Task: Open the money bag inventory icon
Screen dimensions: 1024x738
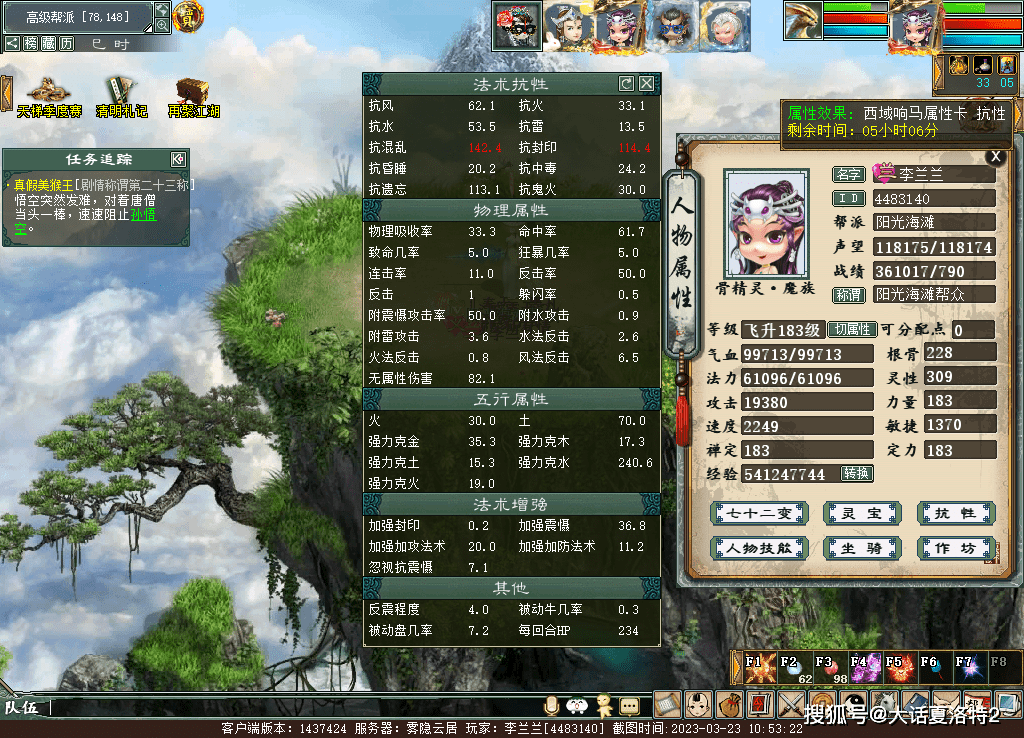Action: 730,704
